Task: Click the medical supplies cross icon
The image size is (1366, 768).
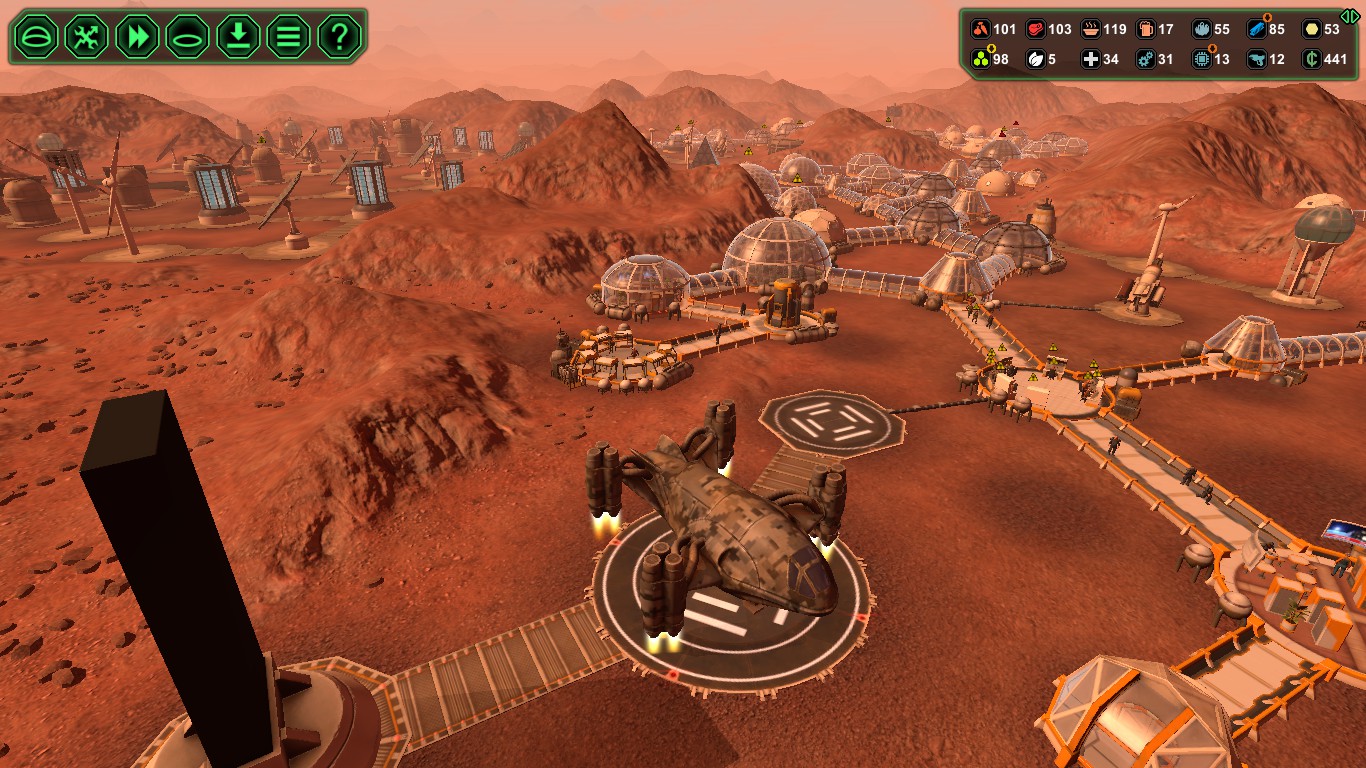Action: (1089, 58)
